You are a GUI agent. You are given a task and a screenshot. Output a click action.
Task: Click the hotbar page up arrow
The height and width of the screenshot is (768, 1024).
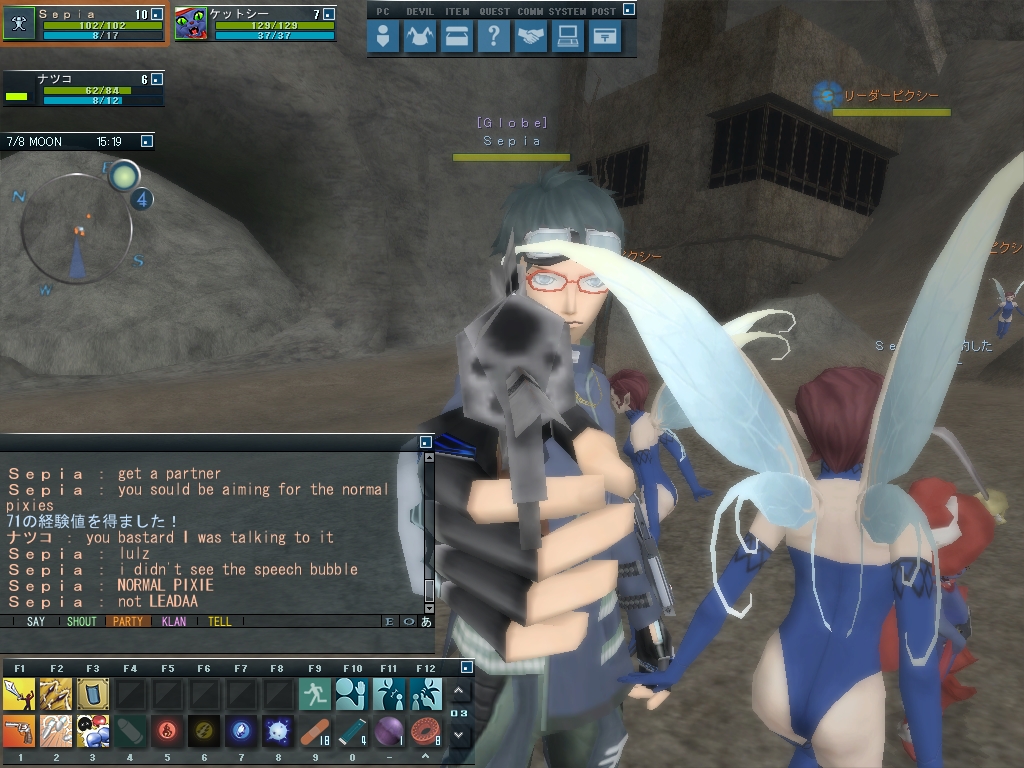[x=459, y=691]
